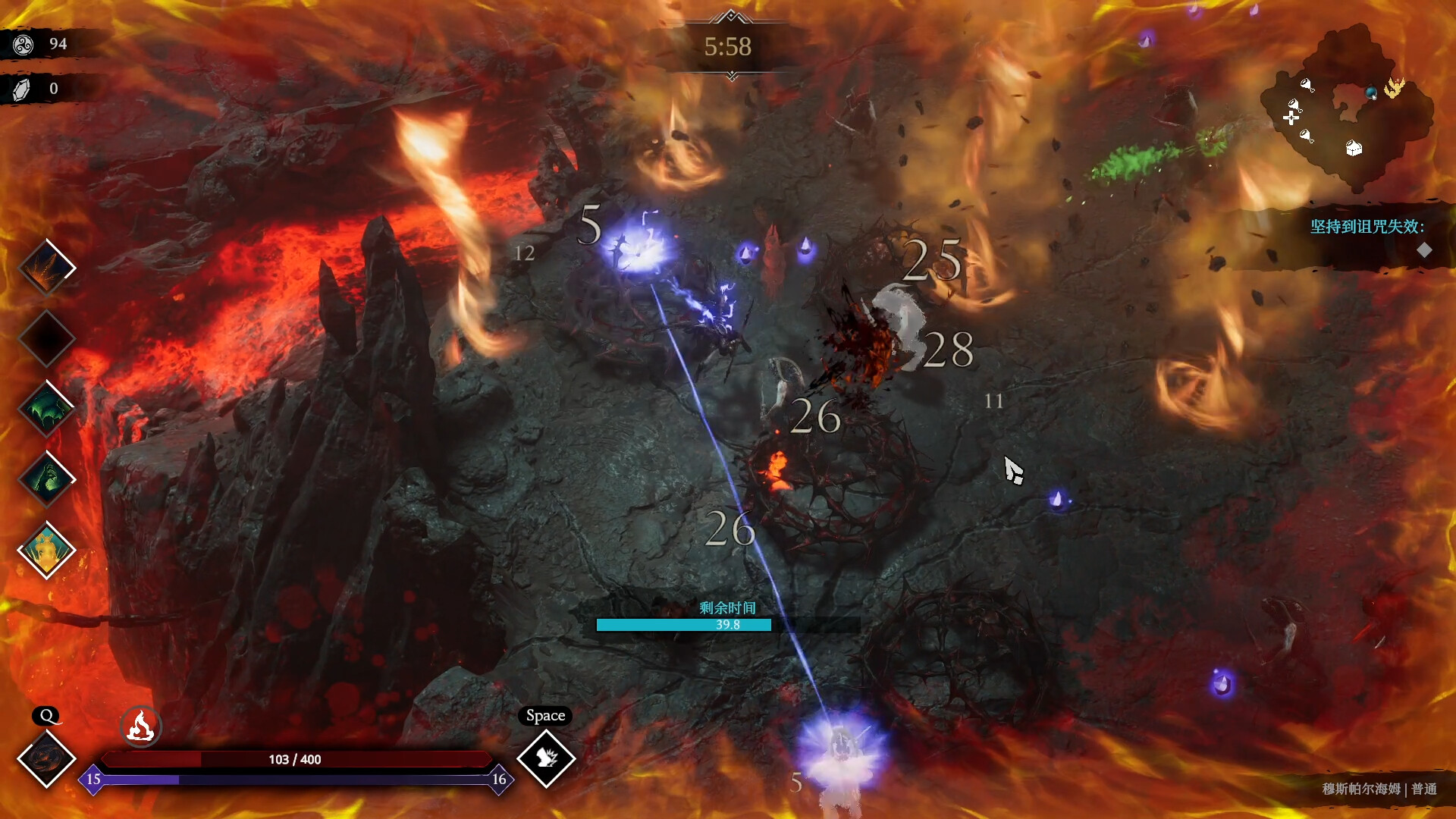The image size is (1456, 819).
Task: Expand the 5:58 timer banner at top
Action: 730,47
